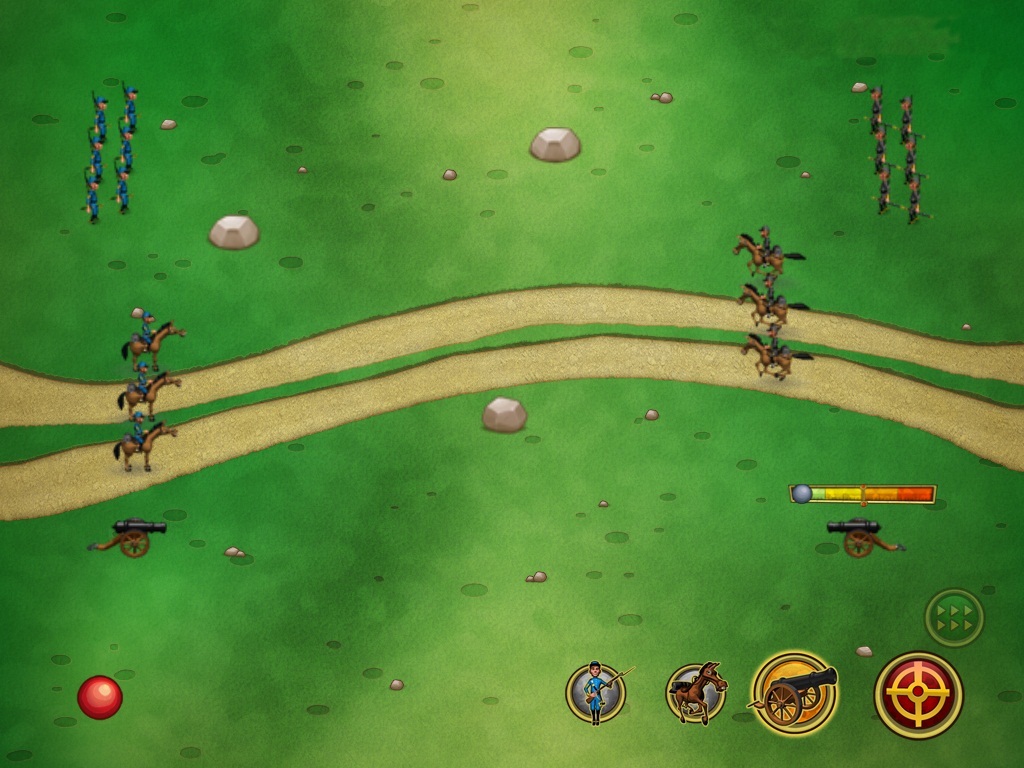Click the red round button
Image resolution: width=1024 pixels, height=768 pixels.
pyautogui.click(x=100, y=697)
